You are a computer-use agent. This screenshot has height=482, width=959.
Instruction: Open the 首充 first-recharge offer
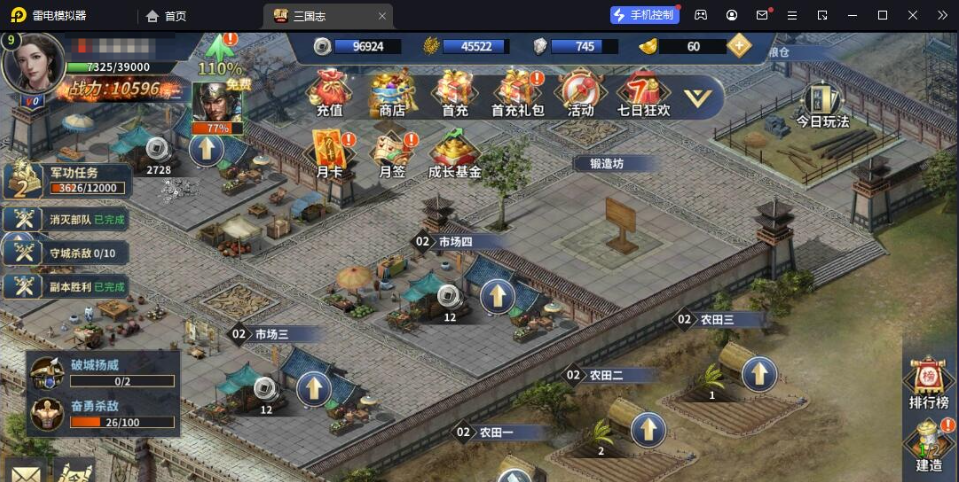(x=455, y=93)
